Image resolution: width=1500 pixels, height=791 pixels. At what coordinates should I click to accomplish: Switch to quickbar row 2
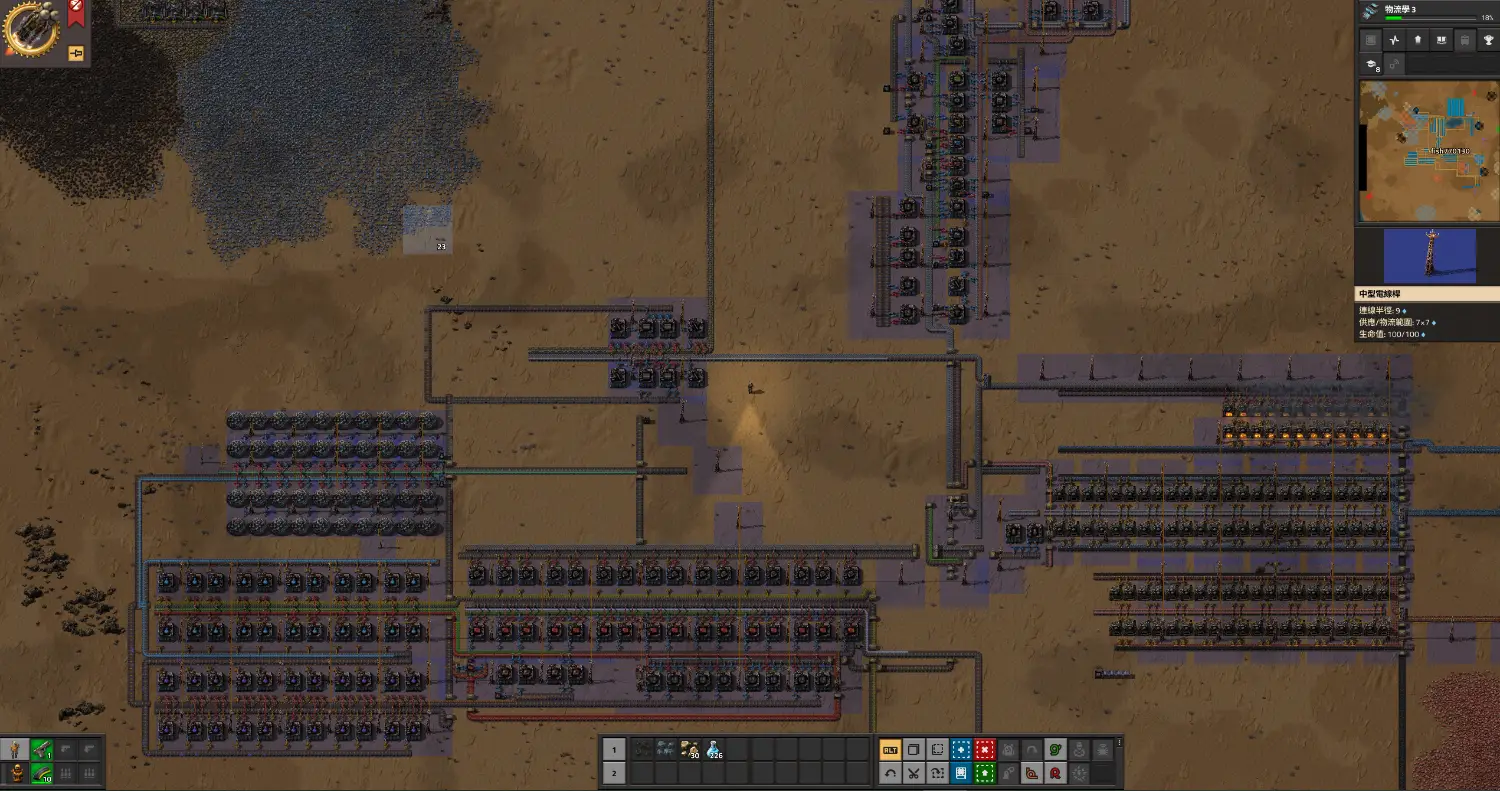point(614,773)
